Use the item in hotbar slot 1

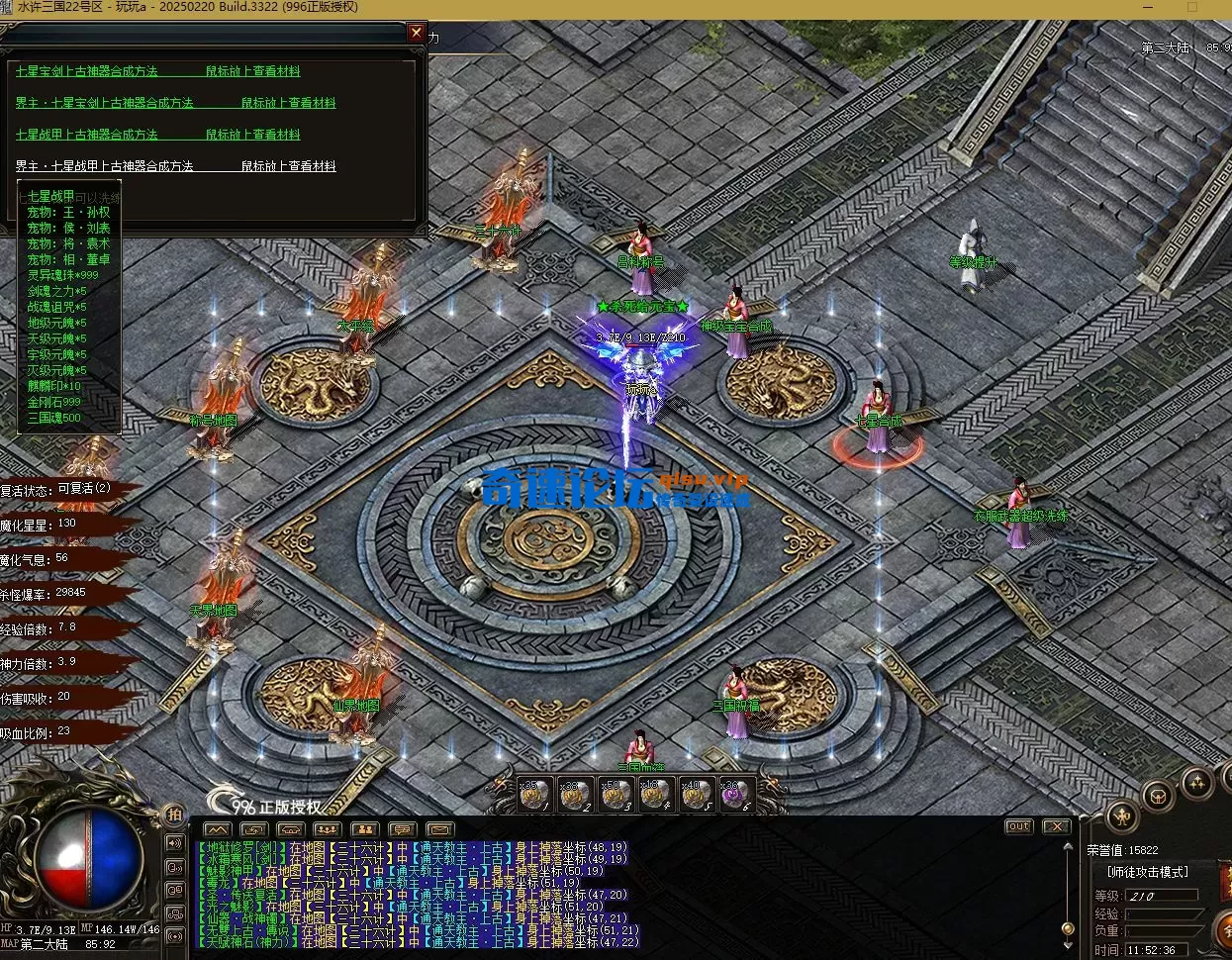pos(534,794)
